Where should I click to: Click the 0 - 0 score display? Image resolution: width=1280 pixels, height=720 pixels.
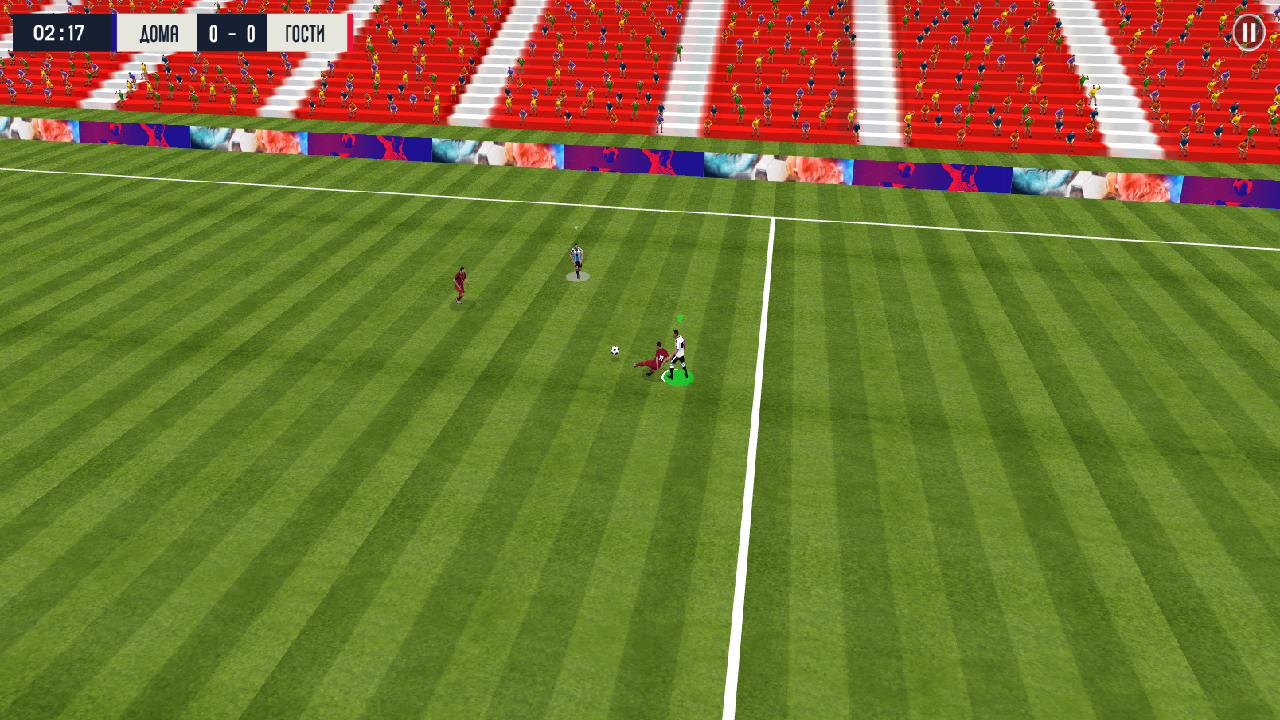pyautogui.click(x=231, y=31)
